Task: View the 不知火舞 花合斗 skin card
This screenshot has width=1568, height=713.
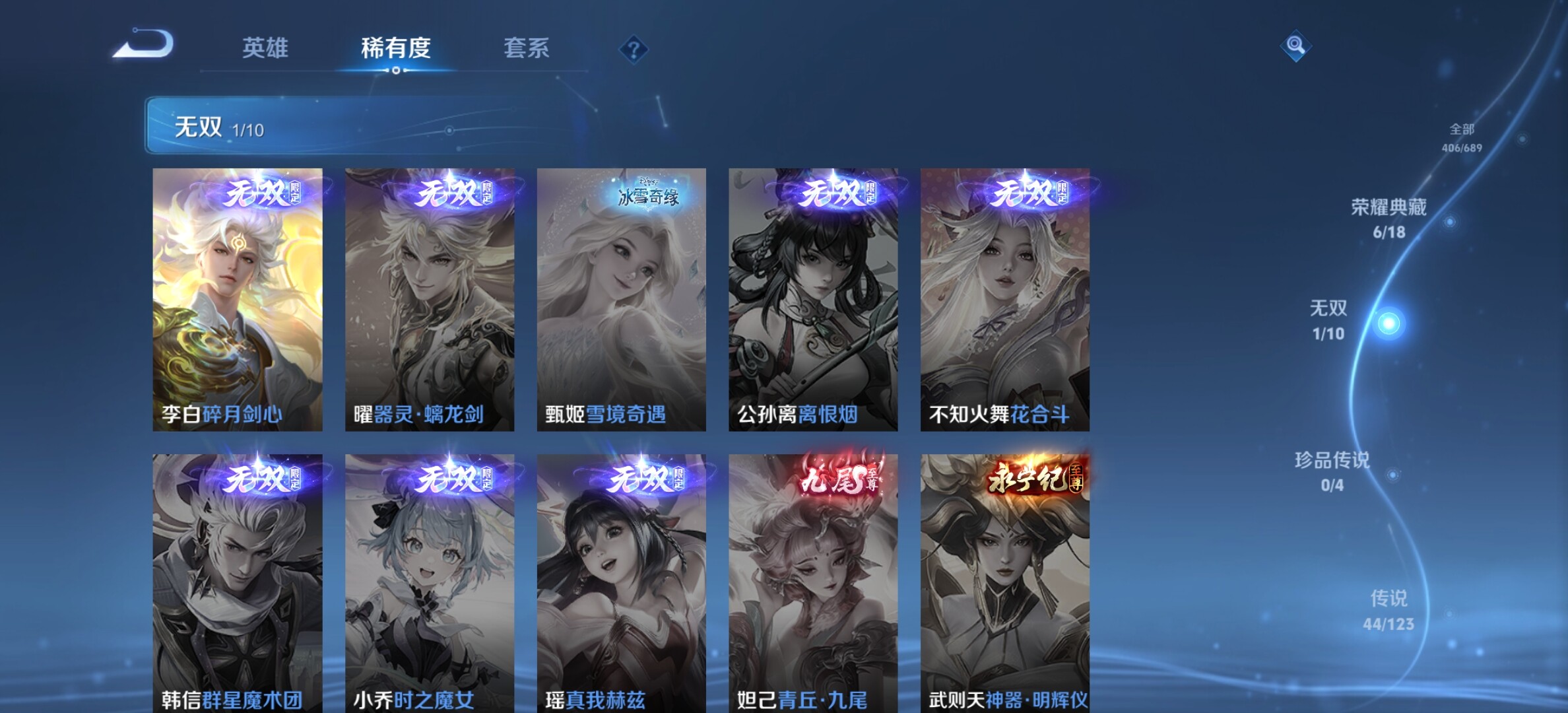Action: (1005, 299)
